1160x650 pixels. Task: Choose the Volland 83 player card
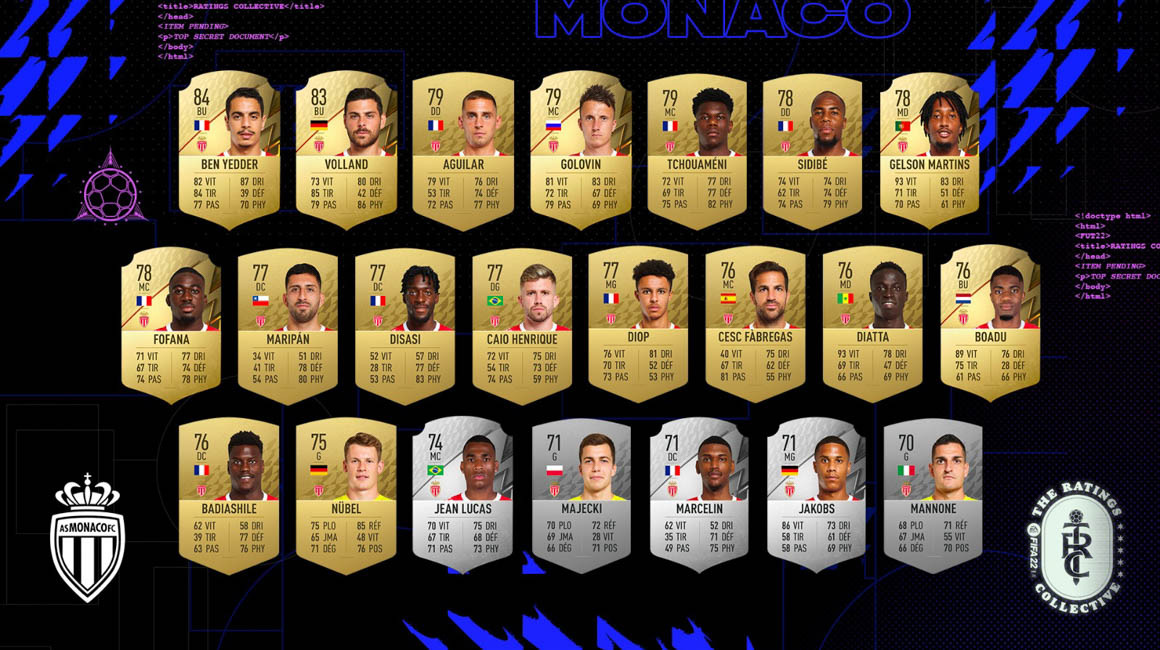tap(346, 146)
